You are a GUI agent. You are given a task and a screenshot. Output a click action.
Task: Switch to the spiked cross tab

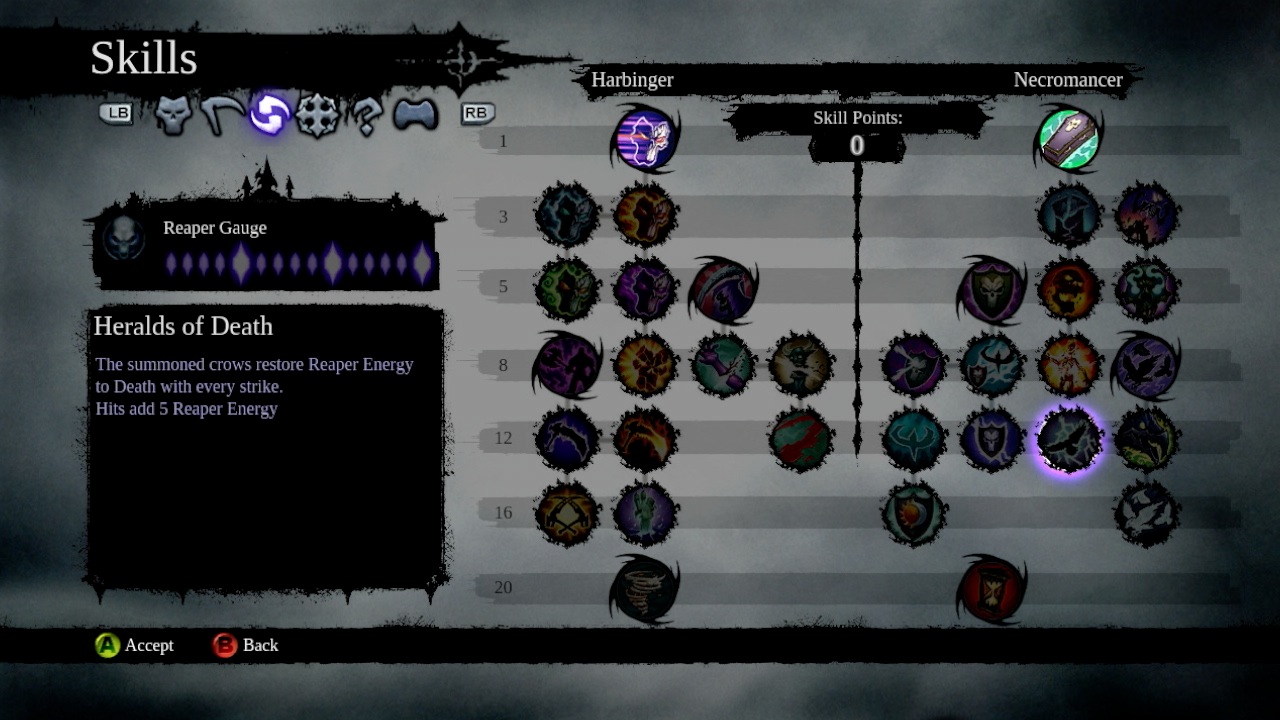tap(317, 116)
